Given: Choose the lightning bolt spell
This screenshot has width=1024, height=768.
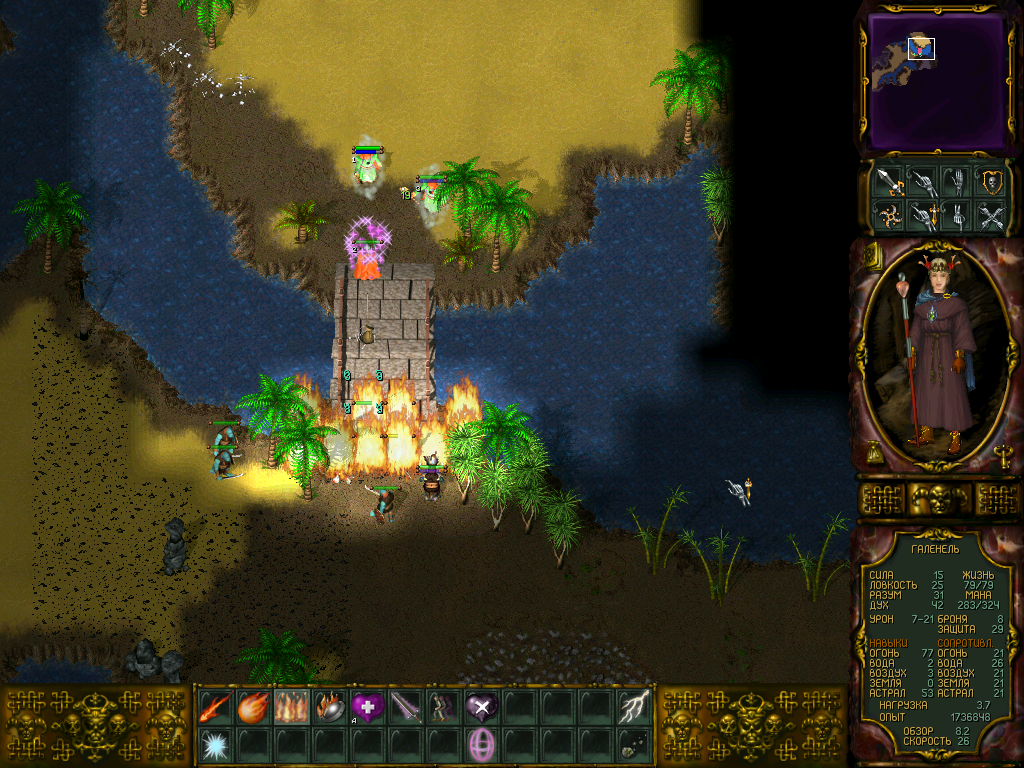Looking at the screenshot, I should pos(634,707).
